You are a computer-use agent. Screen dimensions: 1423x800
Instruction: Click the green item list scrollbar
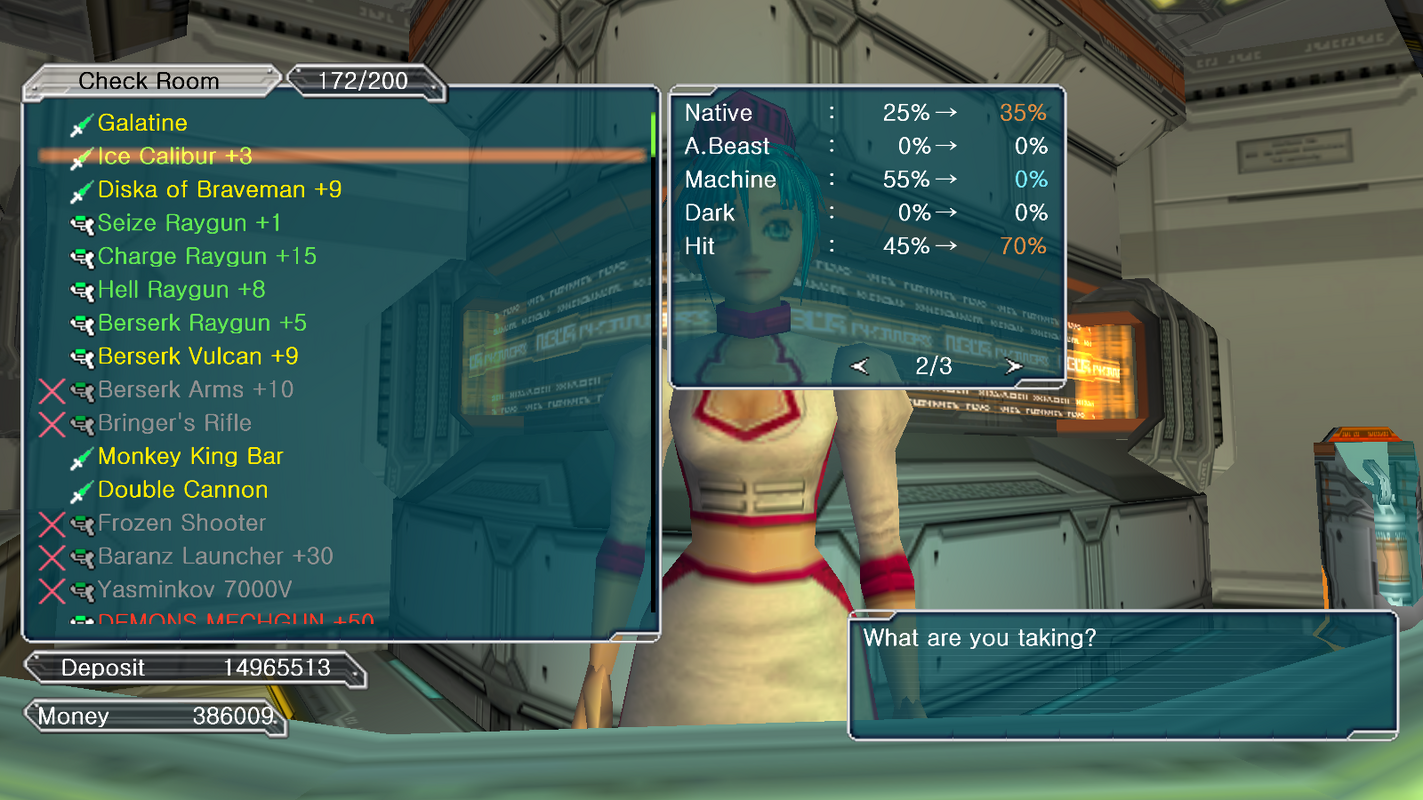pyautogui.click(x=653, y=136)
